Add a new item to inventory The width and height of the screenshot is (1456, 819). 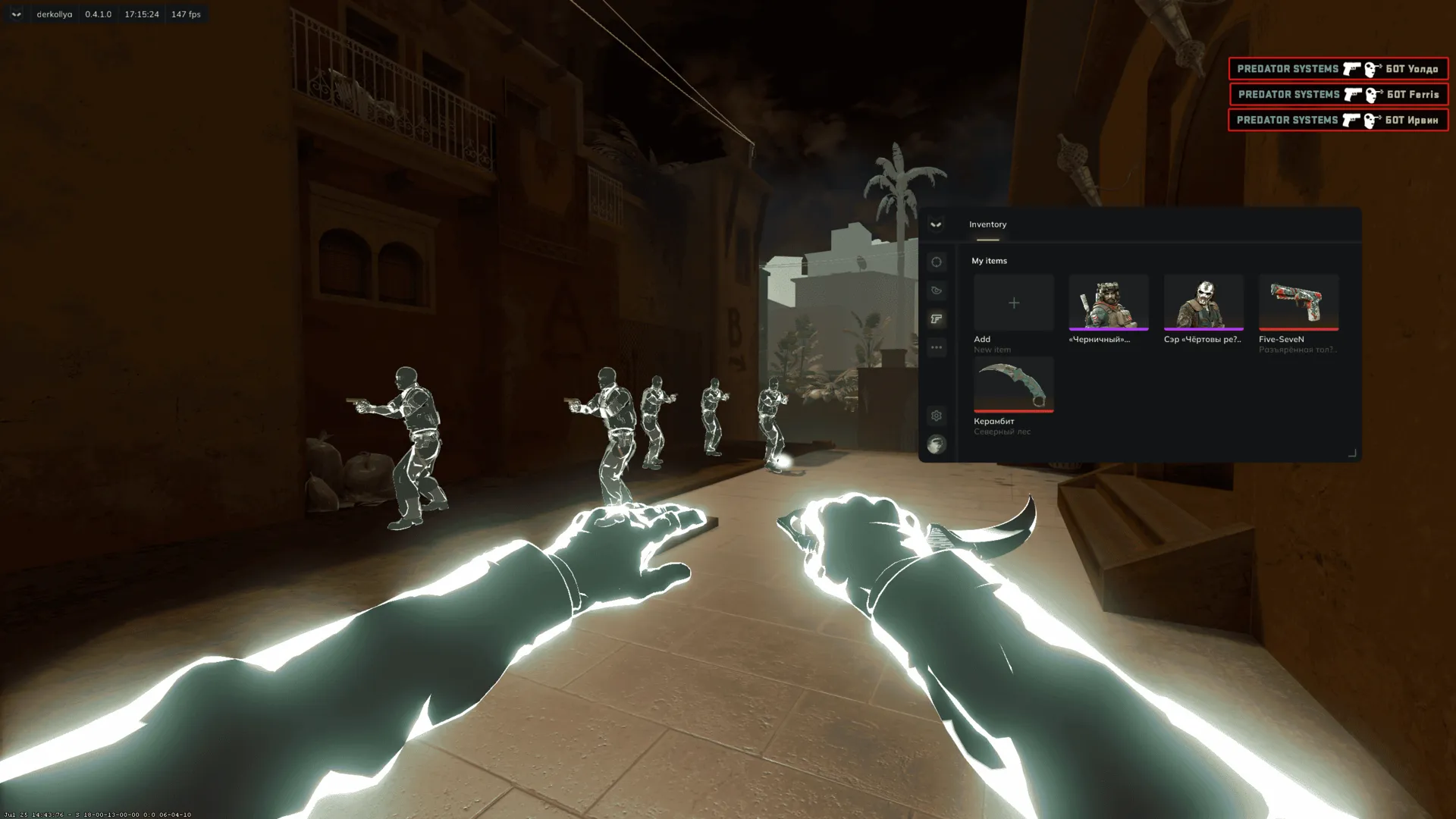tap(1013, 303)
